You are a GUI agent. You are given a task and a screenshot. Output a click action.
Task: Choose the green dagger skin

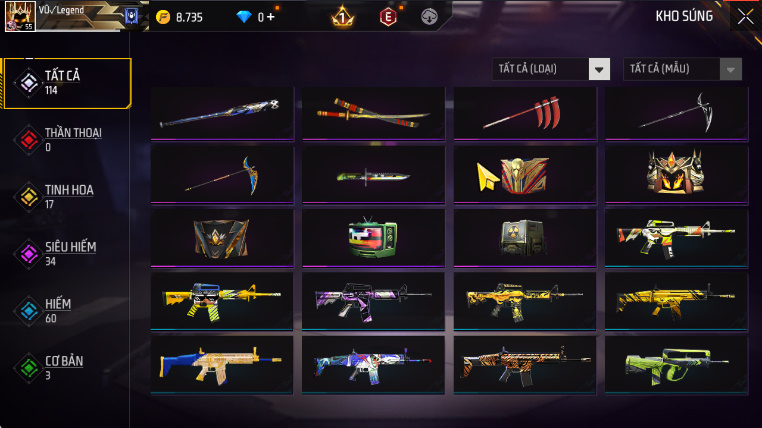tap(373, 175)
